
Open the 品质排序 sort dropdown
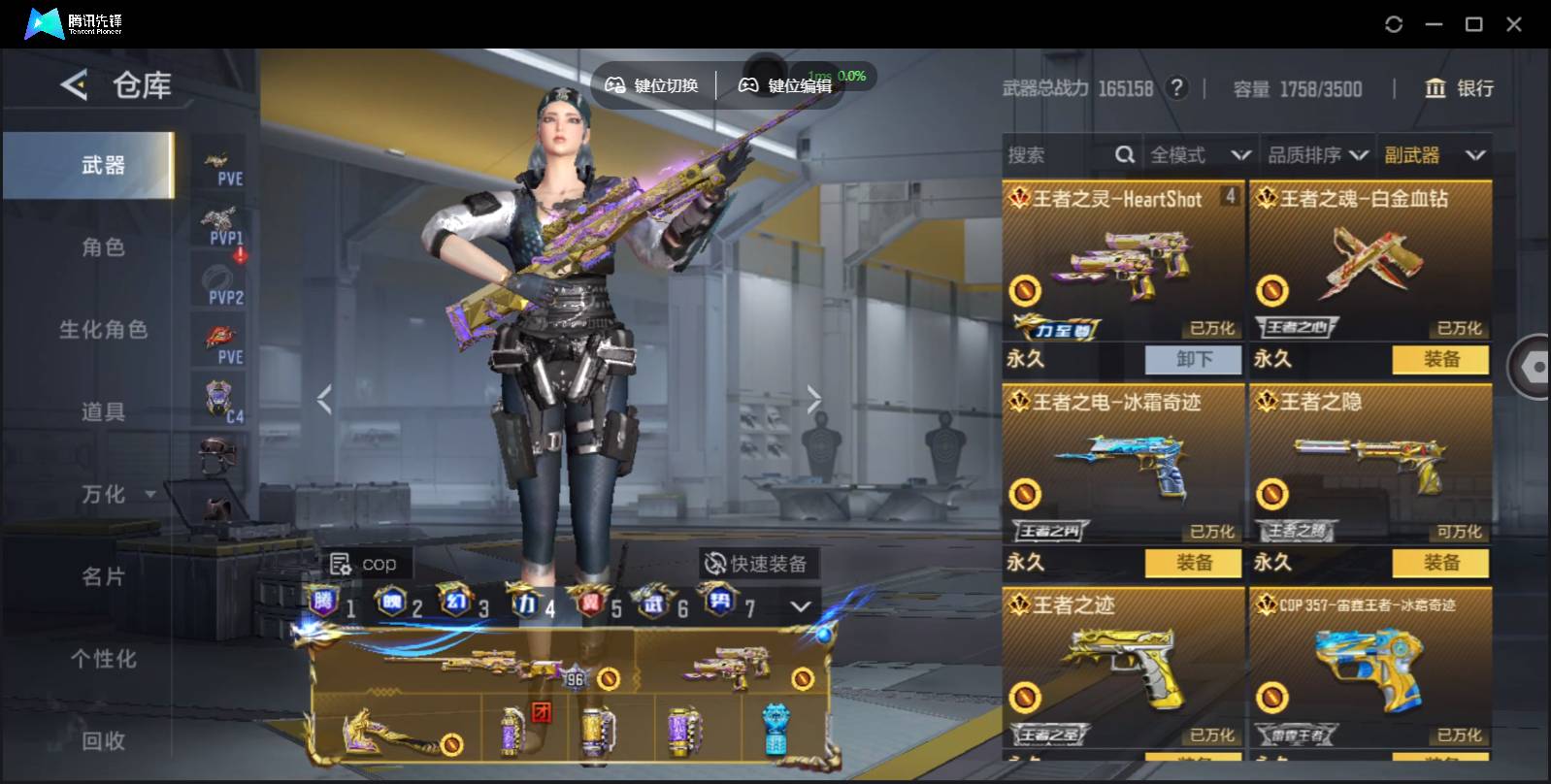[1317, 155]
